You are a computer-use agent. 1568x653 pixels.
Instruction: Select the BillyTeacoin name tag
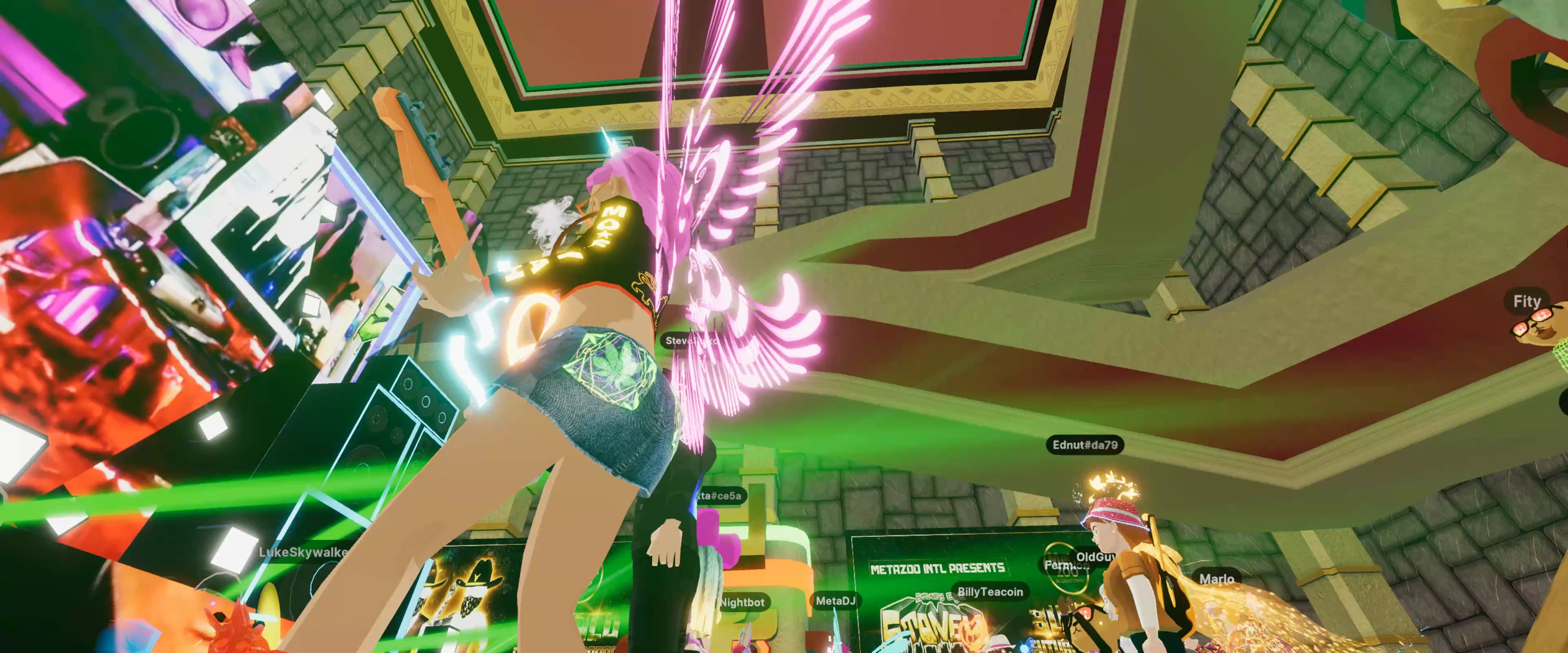click(x=990, y=591)
